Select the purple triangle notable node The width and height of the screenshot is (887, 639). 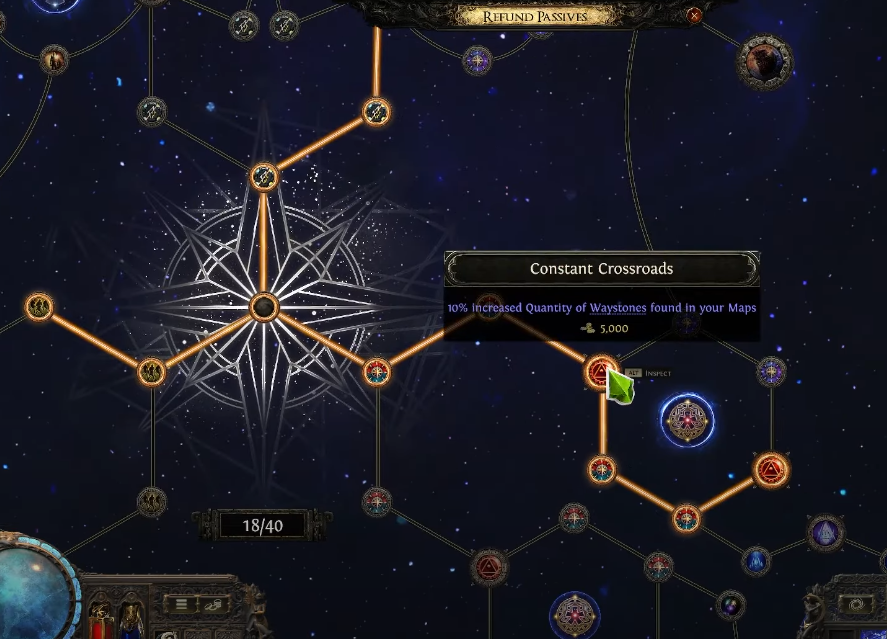point(825,534)
